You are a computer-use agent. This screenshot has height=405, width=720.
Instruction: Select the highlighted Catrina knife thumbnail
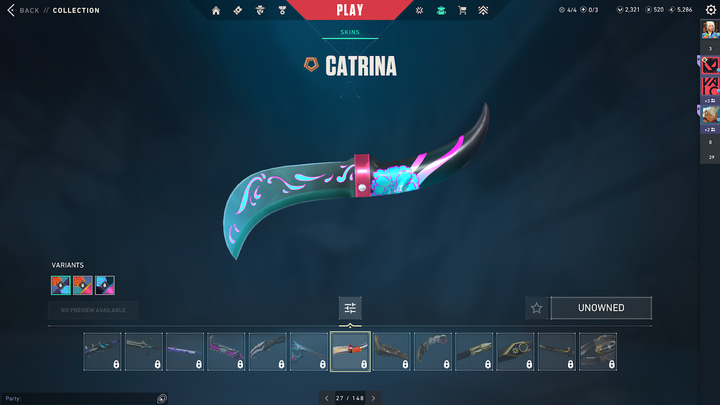click(x=350, y=352)
